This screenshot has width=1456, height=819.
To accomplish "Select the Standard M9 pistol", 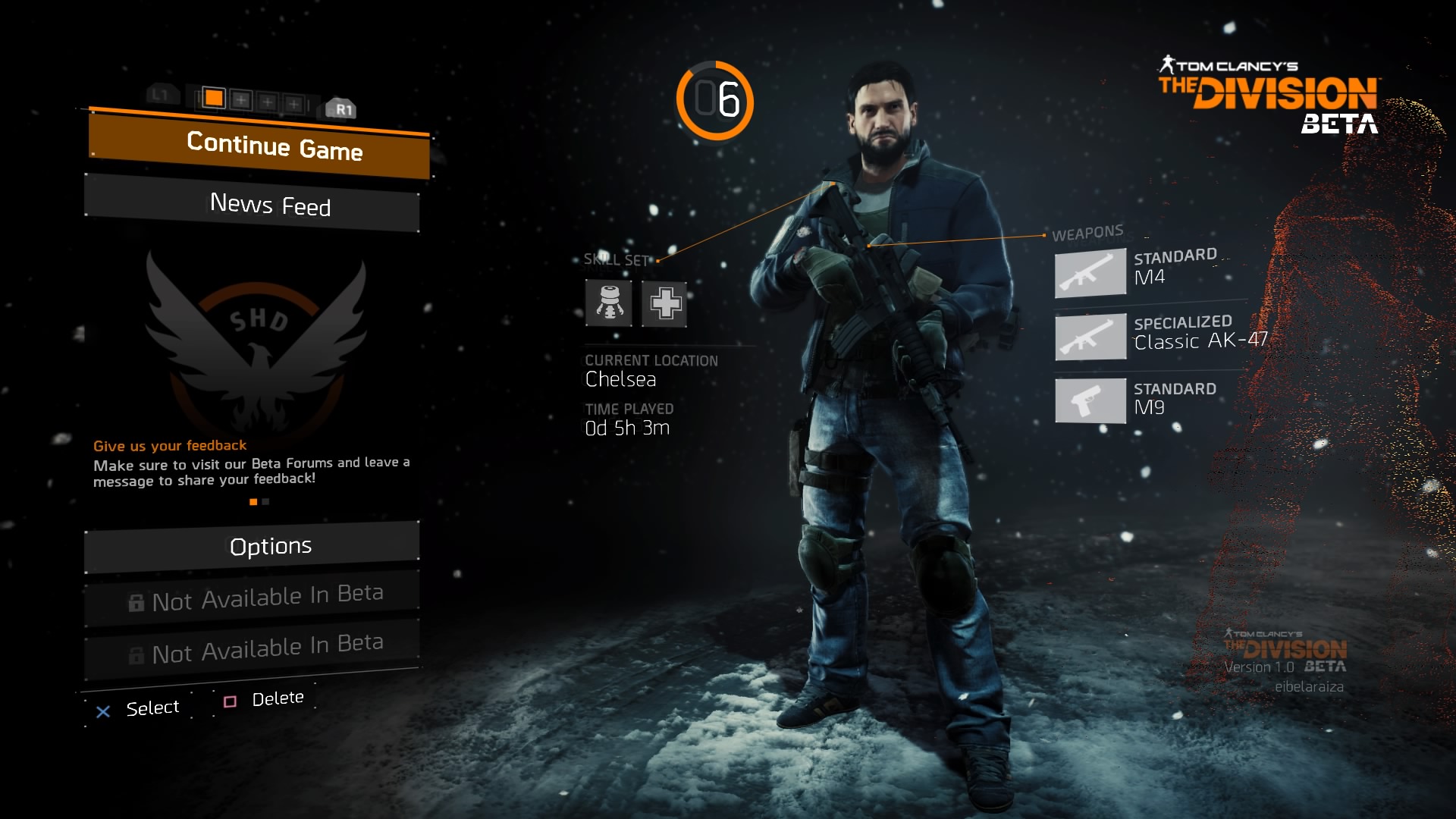I will (x=1090, y=400).
